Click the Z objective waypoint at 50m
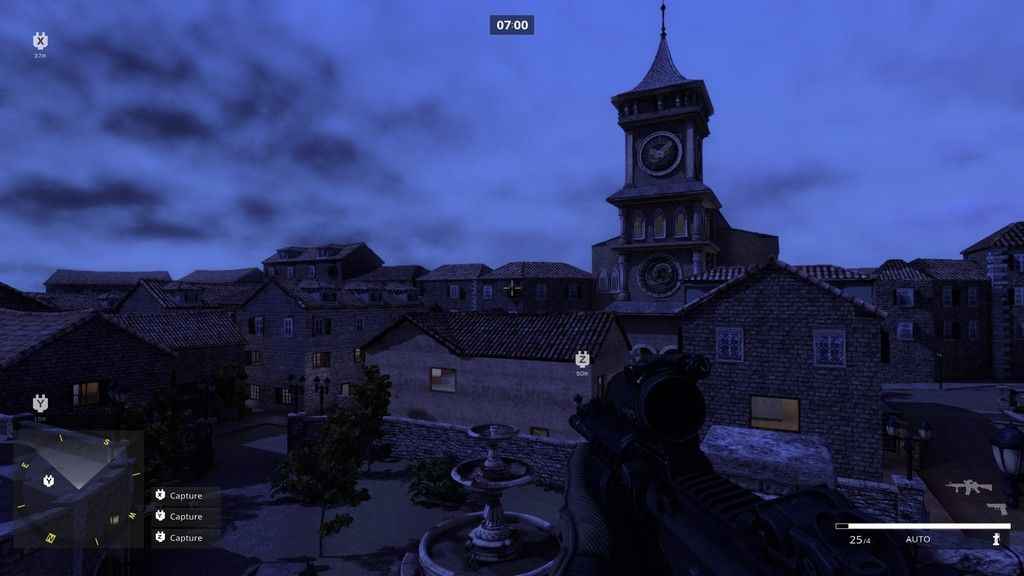Viewport: 1024px width, 576px height. [x=582, y=359]
